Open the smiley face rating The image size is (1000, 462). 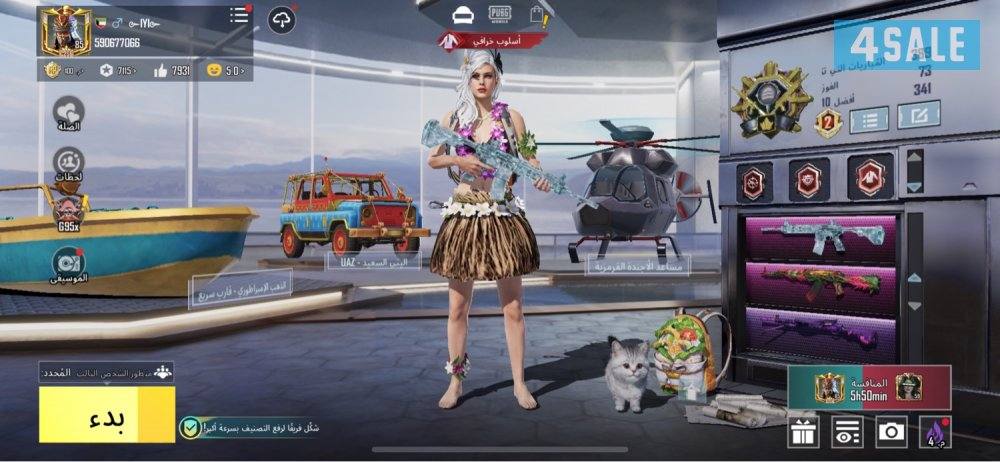point(225,70)
